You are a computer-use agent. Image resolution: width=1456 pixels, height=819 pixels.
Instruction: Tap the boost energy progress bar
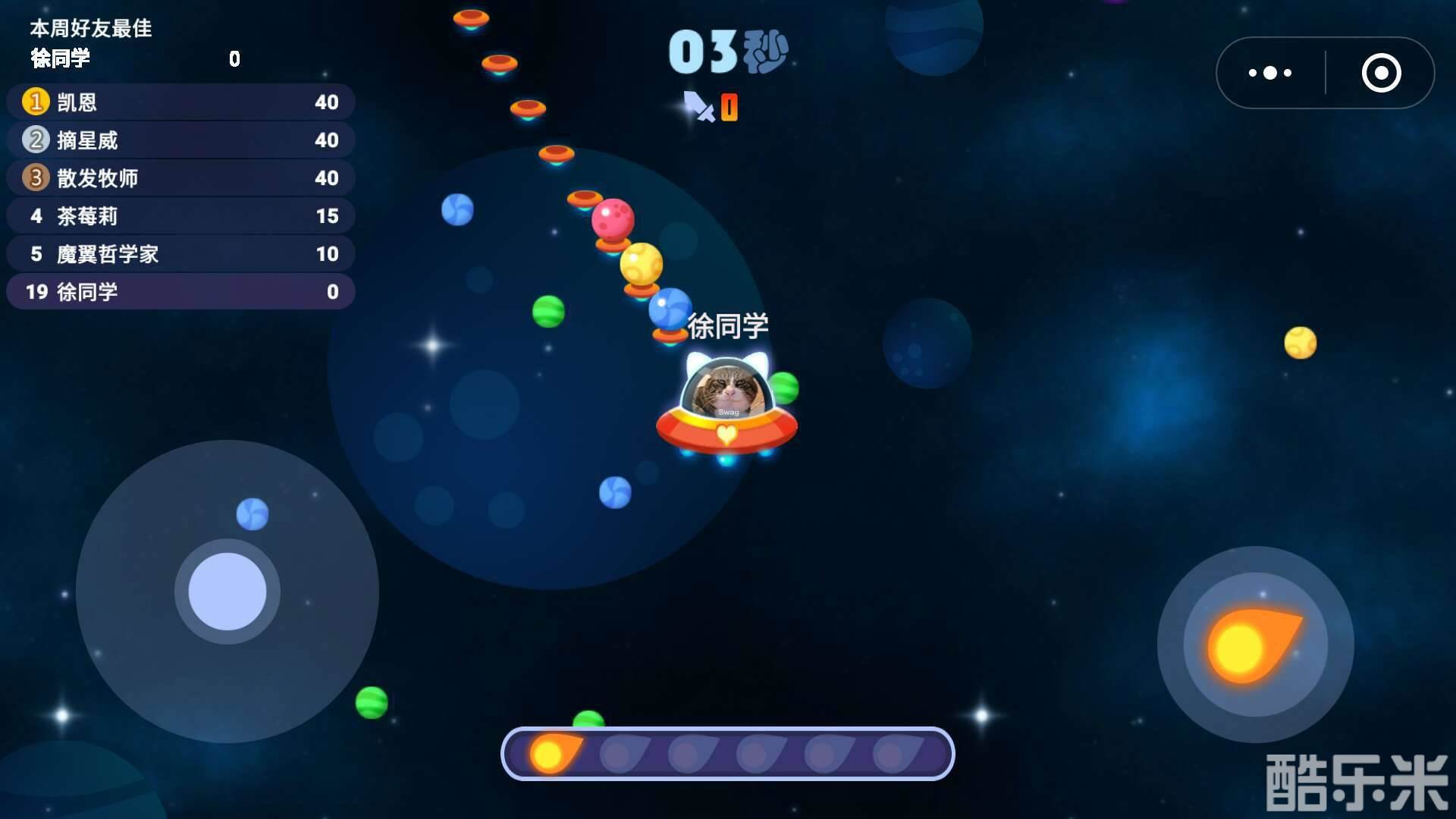728,753
